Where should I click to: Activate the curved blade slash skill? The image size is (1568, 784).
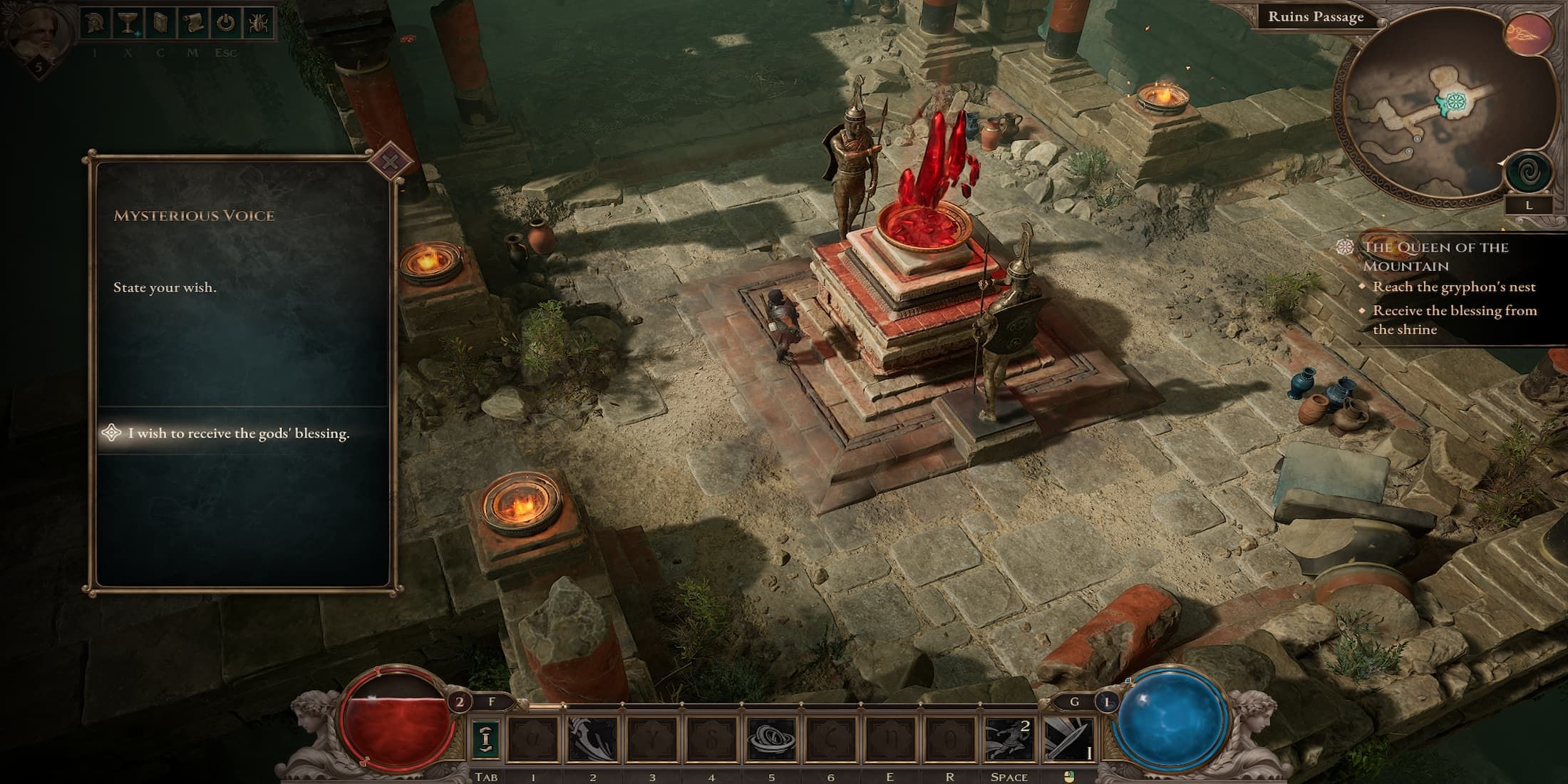click(592, 738)
